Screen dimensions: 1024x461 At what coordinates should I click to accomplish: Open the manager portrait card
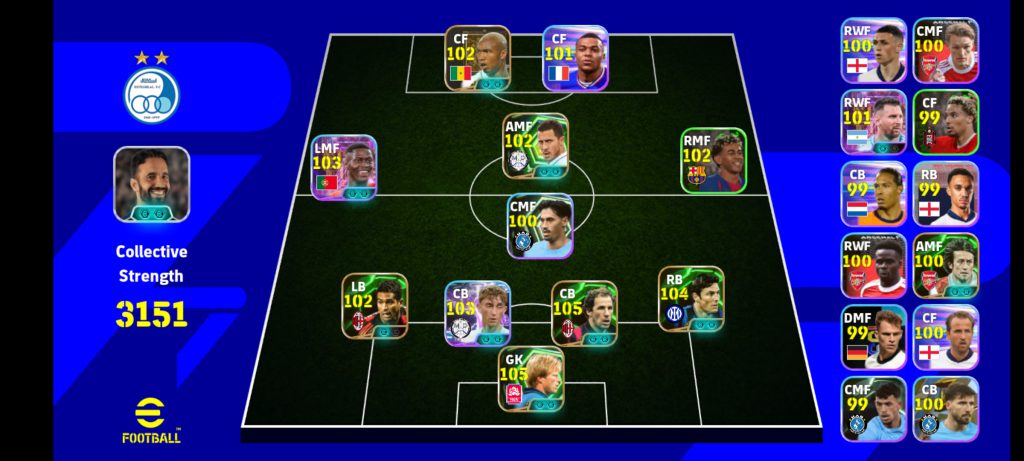[151, 184]
